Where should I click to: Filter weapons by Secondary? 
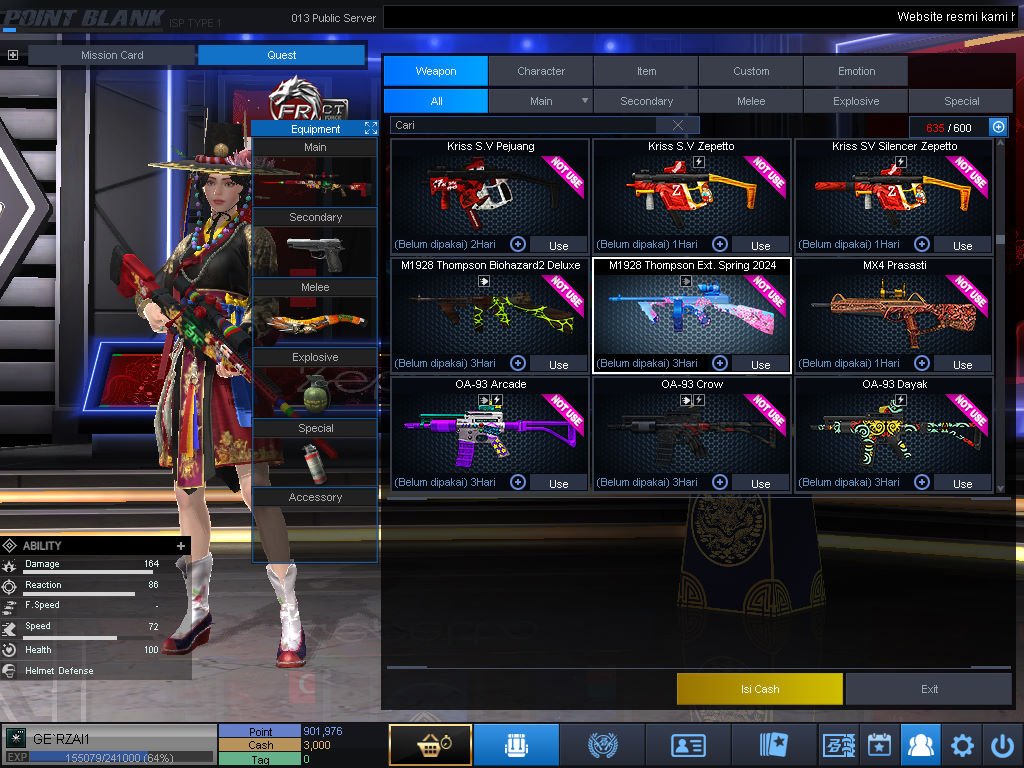(x=646, y=101)
